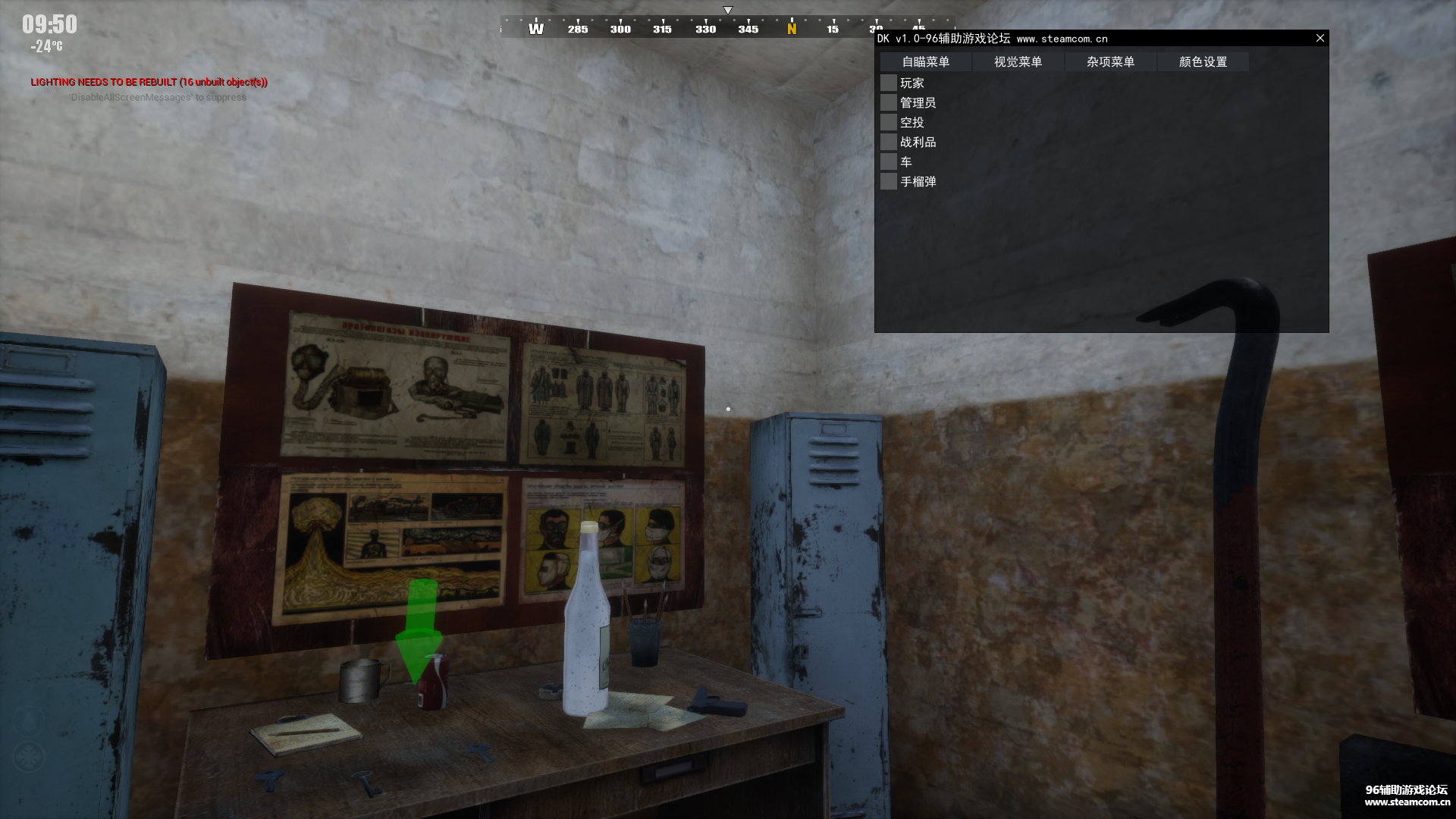Toggle the 车 checkbox
The width and height of the screenshot is (1456, 819).
889,162
